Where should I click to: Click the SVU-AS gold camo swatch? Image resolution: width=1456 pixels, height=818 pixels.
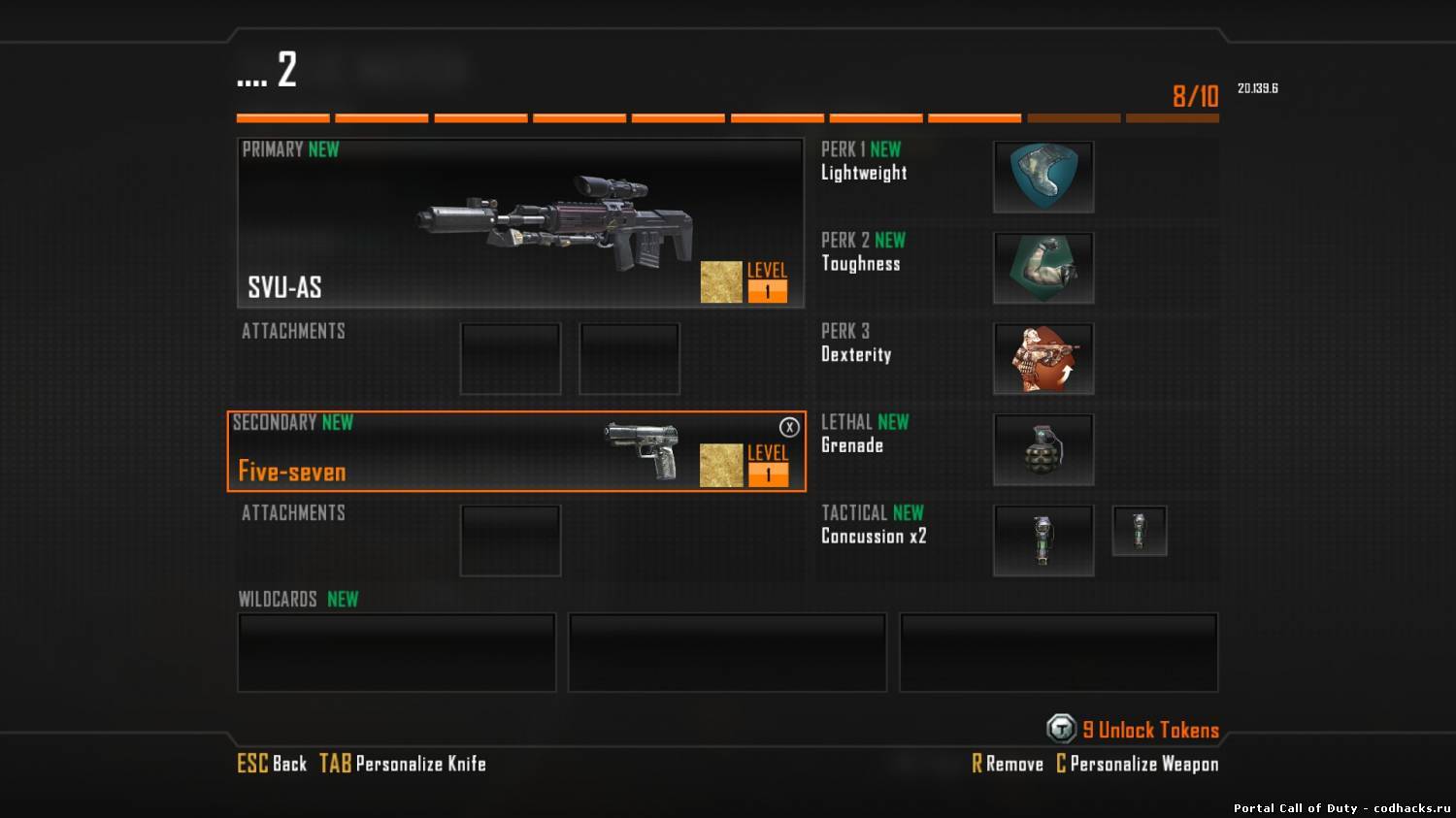pyautogui.click(x=721, y=281)
